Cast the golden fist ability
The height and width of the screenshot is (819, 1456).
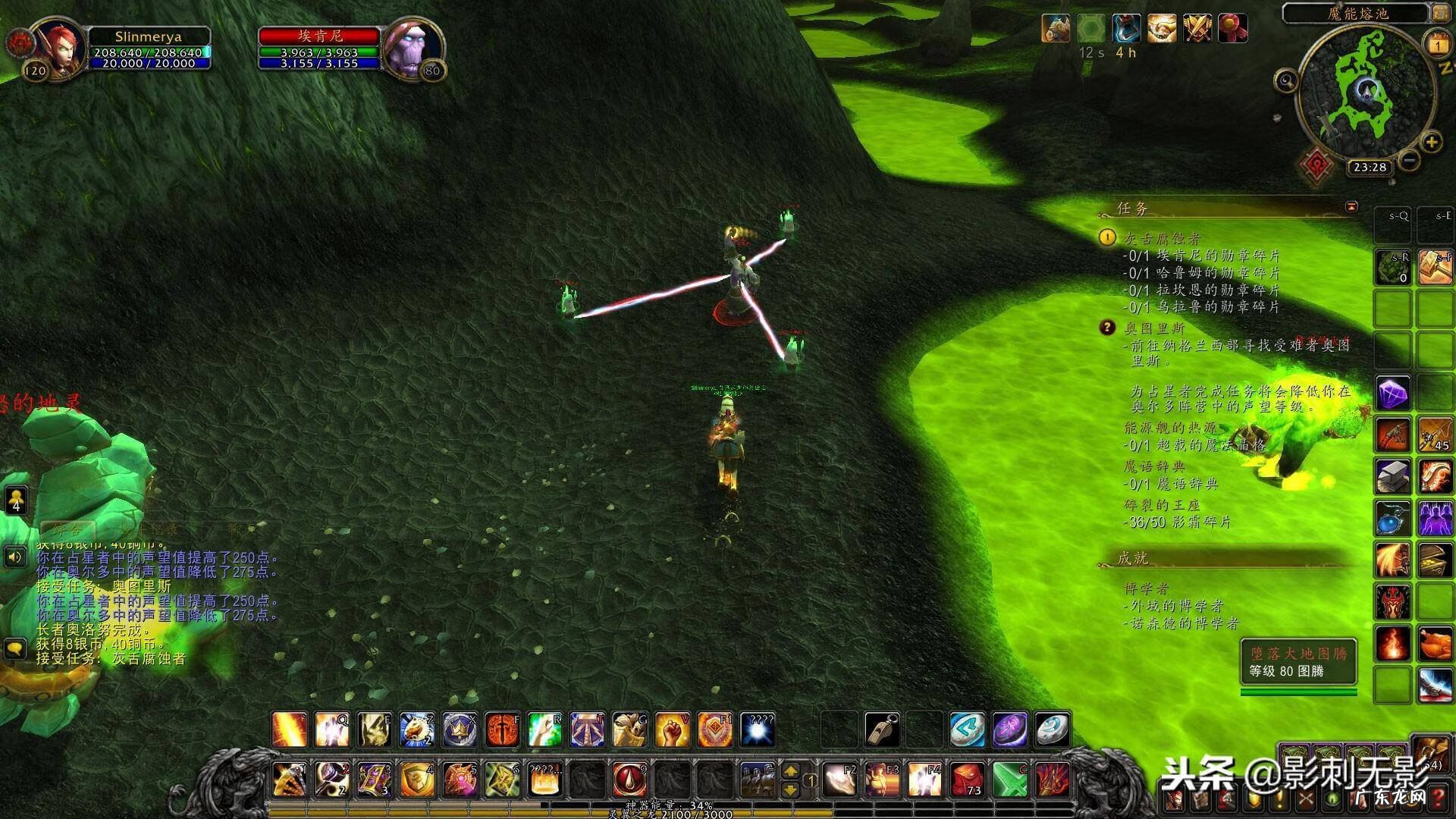[x=671, y=730]
